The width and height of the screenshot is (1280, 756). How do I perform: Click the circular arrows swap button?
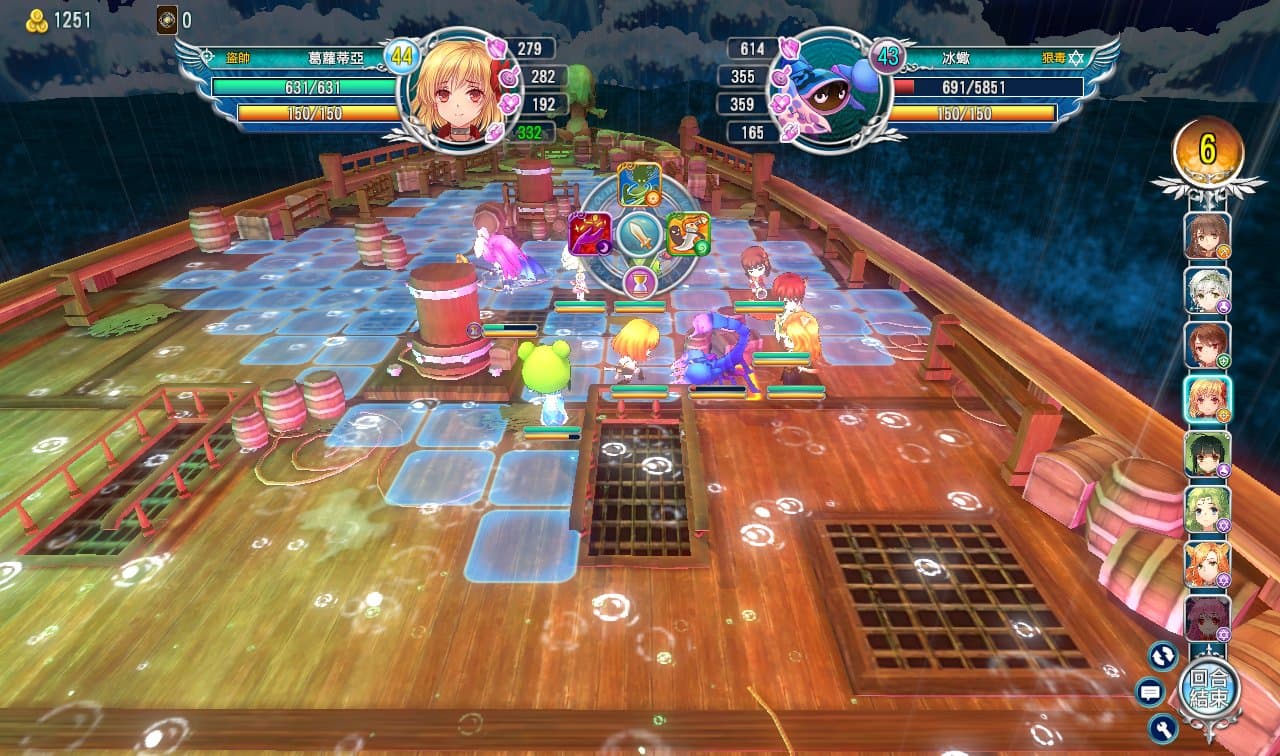pos(1162,656)
